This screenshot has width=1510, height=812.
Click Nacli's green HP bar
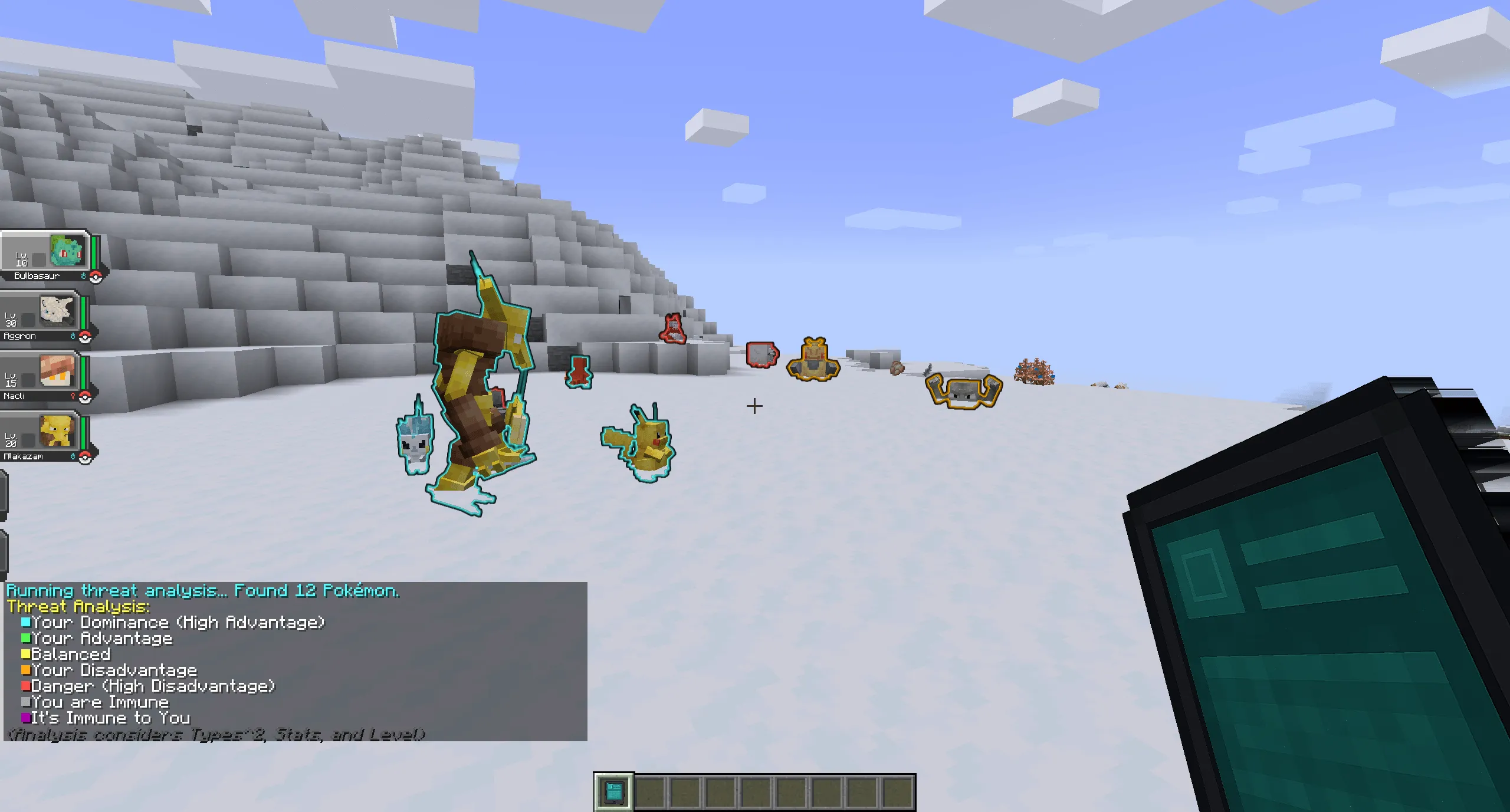pos(83,372)
